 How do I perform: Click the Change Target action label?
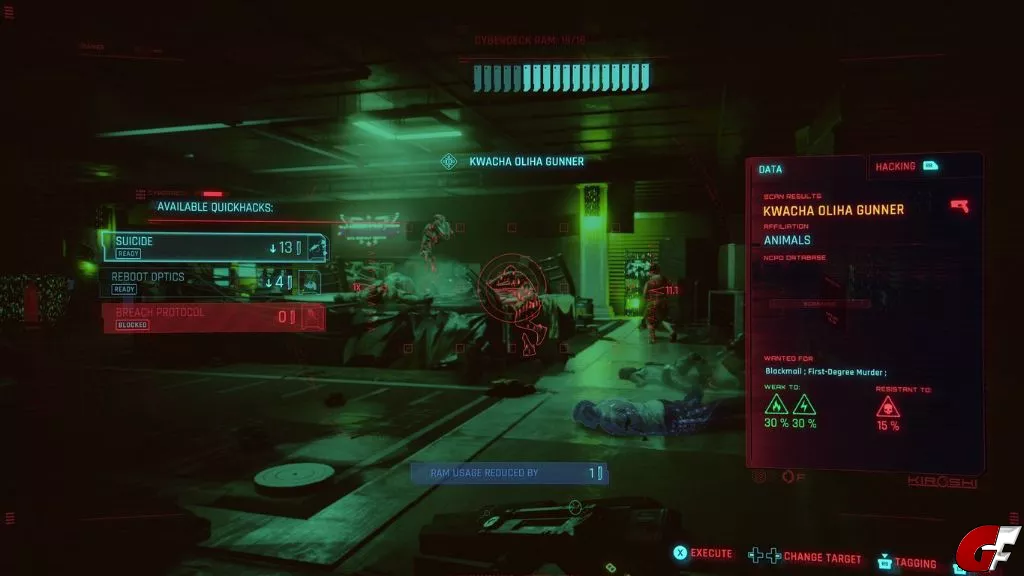point(817,556)
